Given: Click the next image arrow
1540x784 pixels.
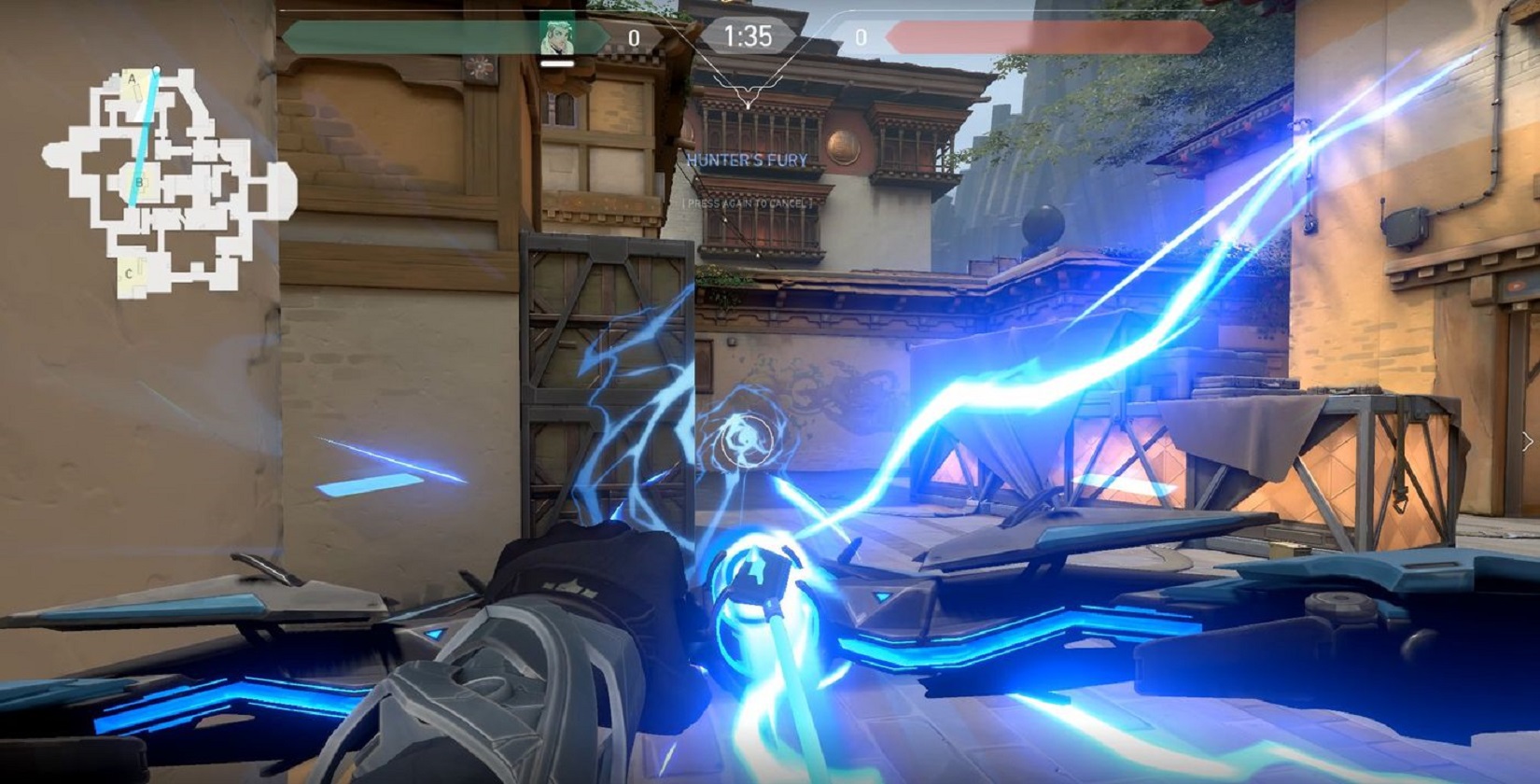Looking at the screenshot, I should 1528,441.
